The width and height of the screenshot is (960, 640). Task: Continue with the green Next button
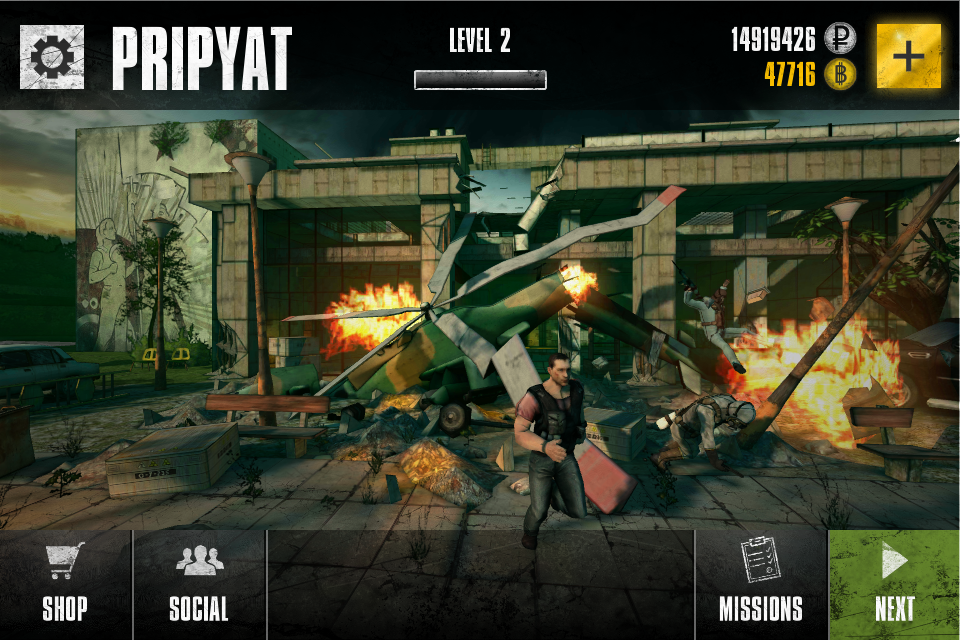(x=894, y=585)
